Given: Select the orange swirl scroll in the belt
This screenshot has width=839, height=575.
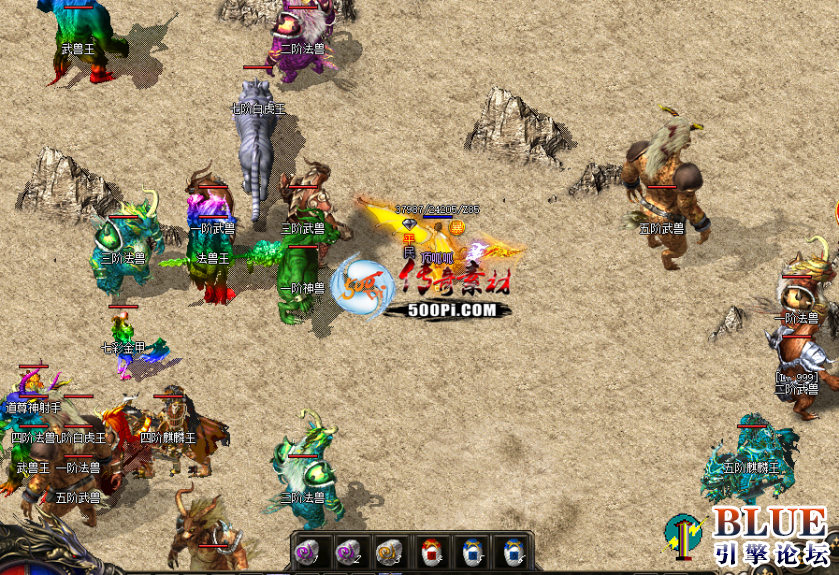Looking at the screenshot, I should [x=388, y=551].
